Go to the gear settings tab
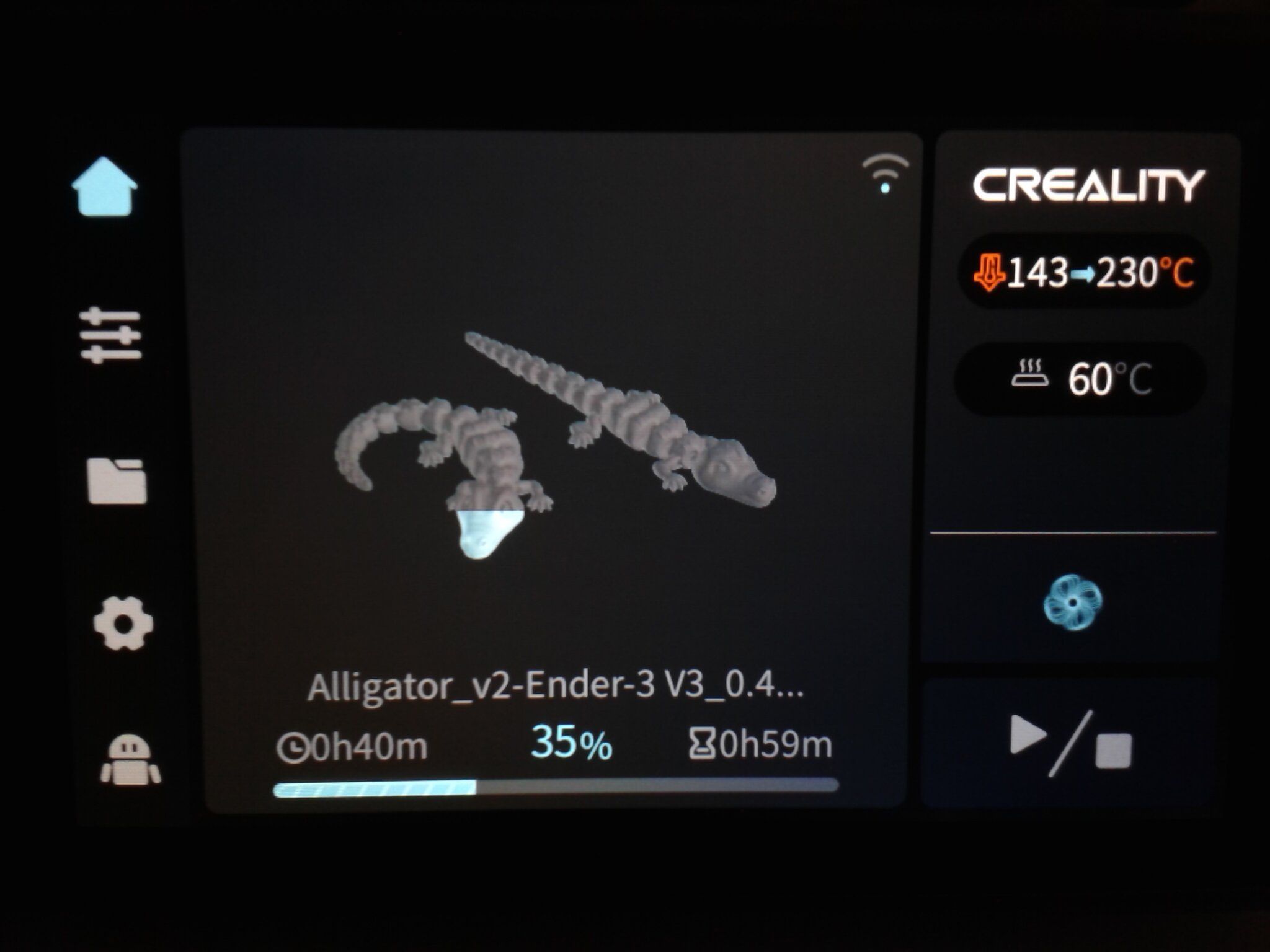Viewport: 1270px width, 952px height. pyautogui.click(x=123, y=624)
